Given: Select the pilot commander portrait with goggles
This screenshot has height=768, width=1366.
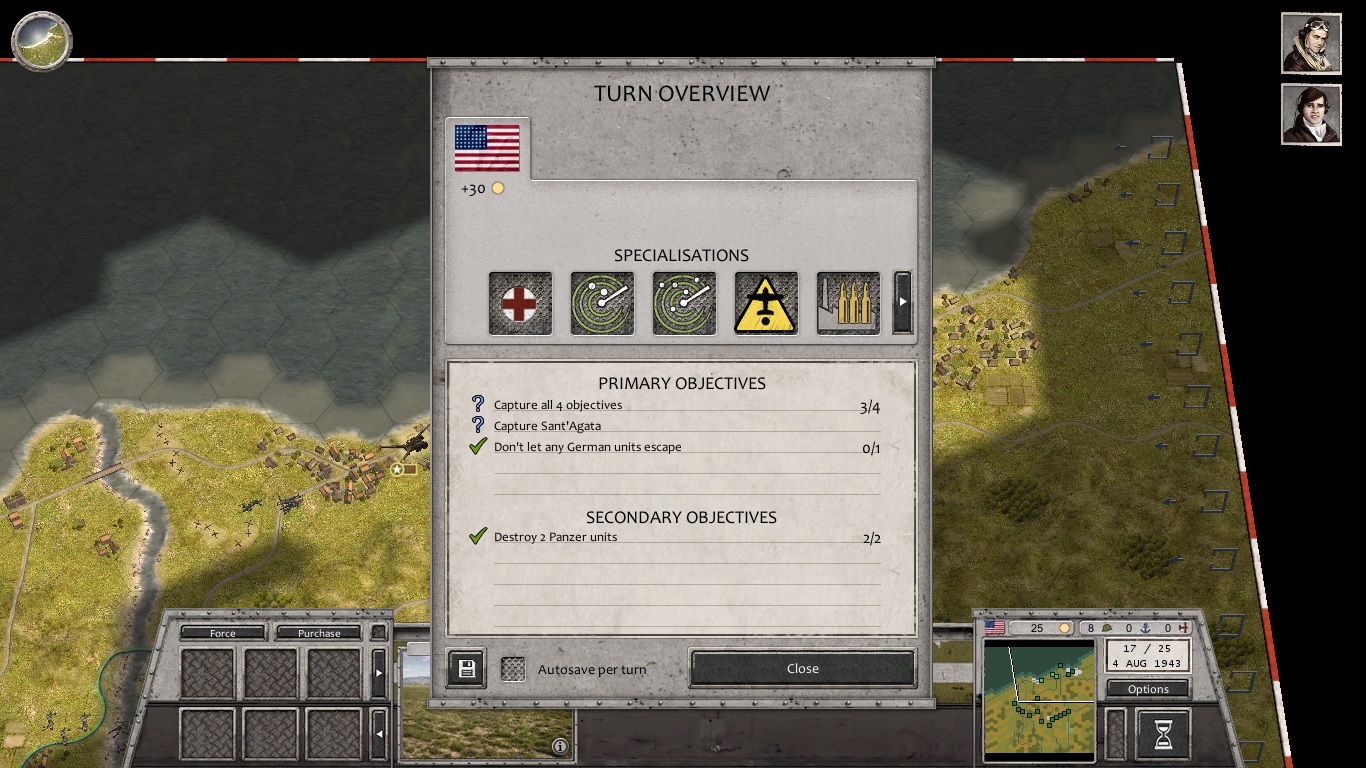Looking at the screenshot, I should point(1311,43).
